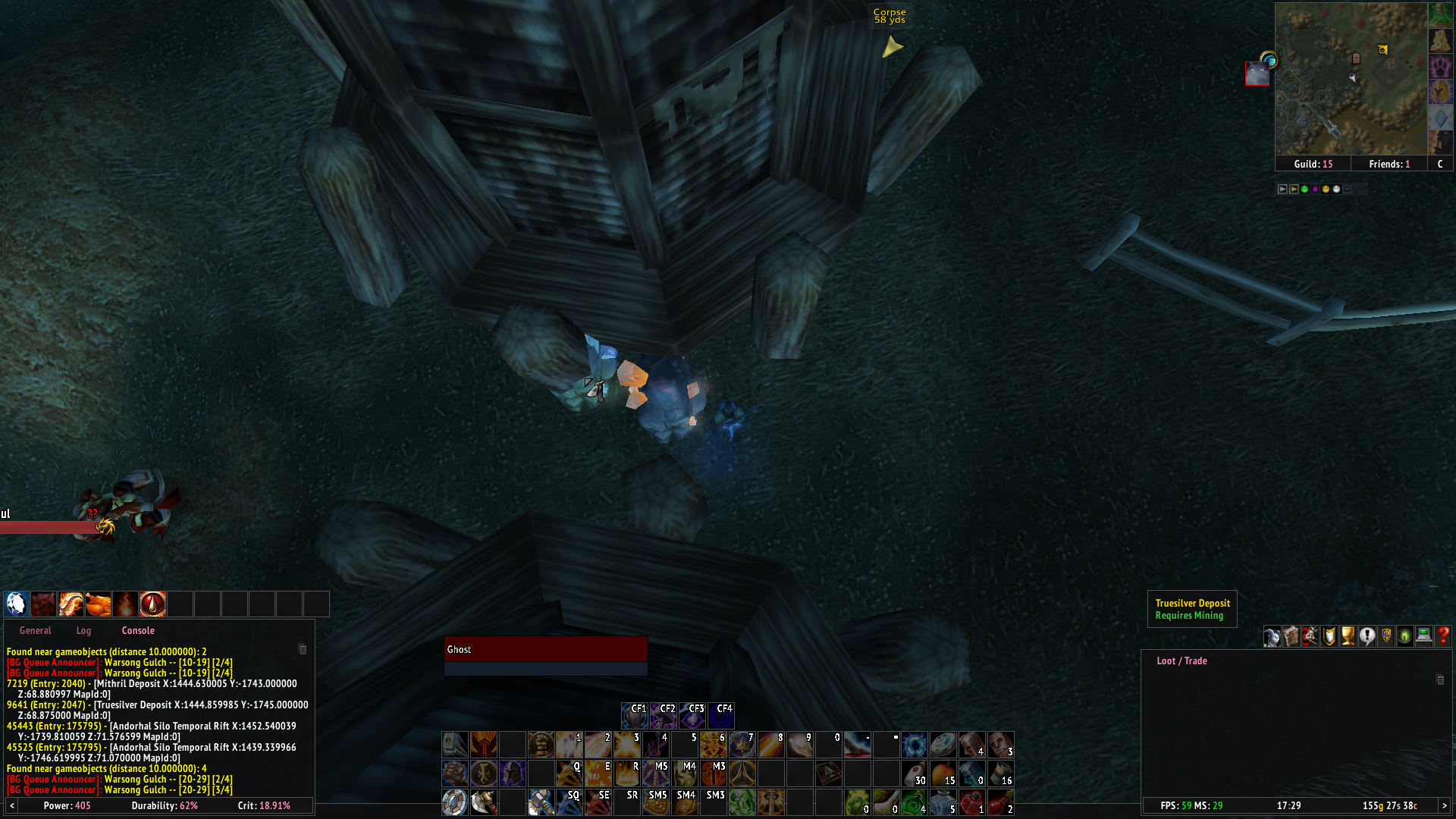Toggle the yellow arrow playback button near minimap
Screen dimensions: 1456x819
pyautogui.click(x=1294, y=190)
